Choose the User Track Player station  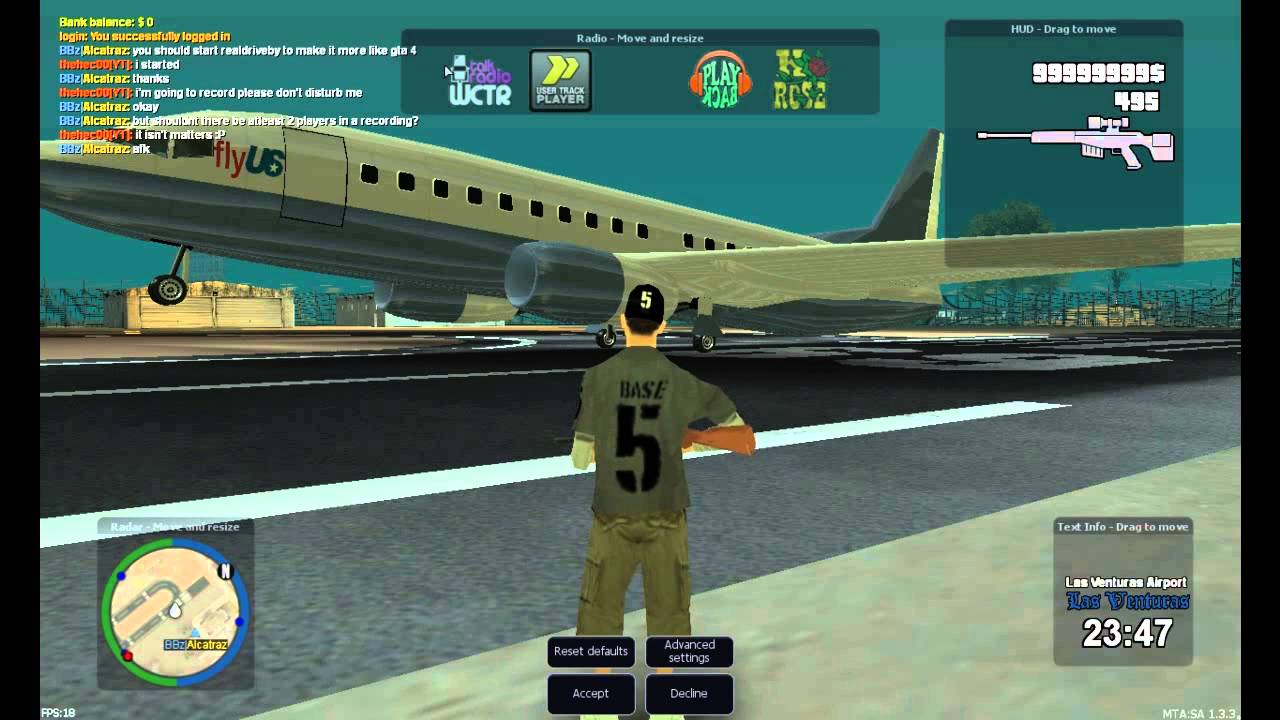click(x=560, y=81)
